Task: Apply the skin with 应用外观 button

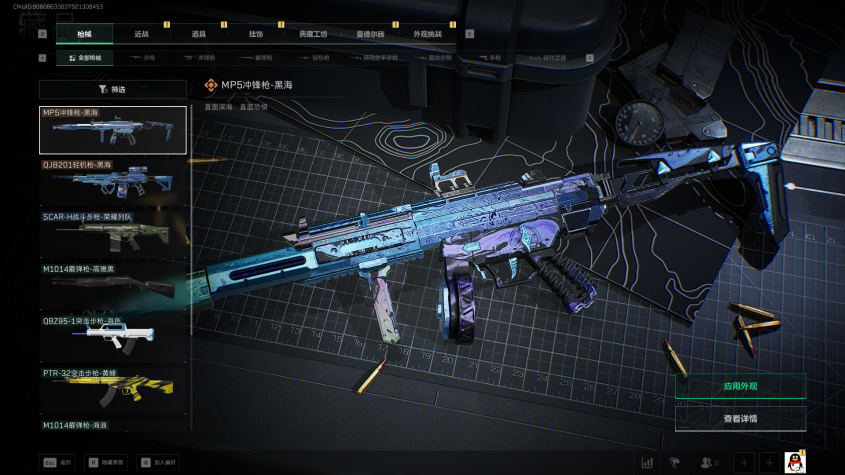Action: pyautogui.click(x=740, y=386)
